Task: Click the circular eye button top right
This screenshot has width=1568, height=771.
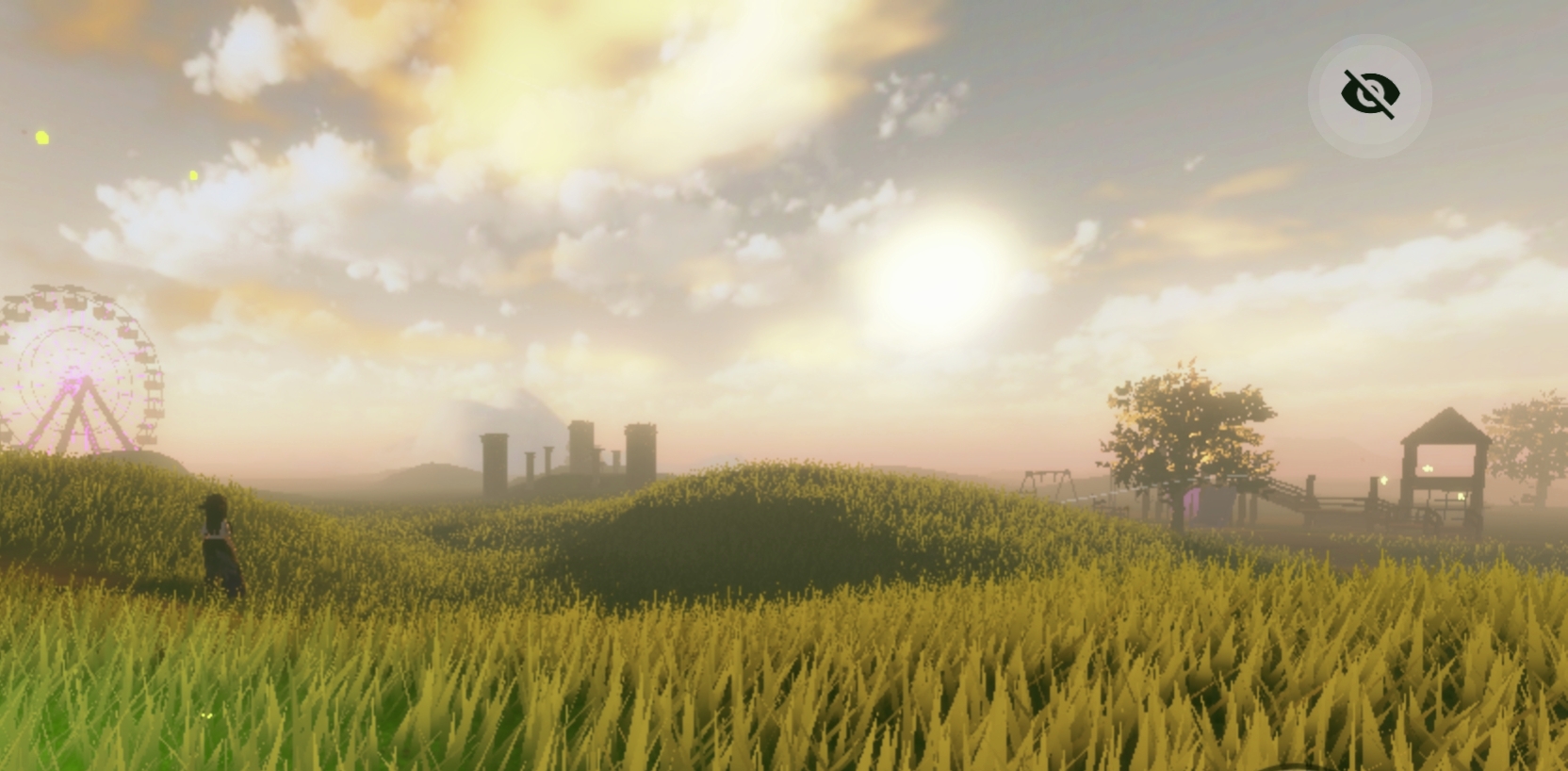Action: pyautogui.click(x=1369, y=93)
